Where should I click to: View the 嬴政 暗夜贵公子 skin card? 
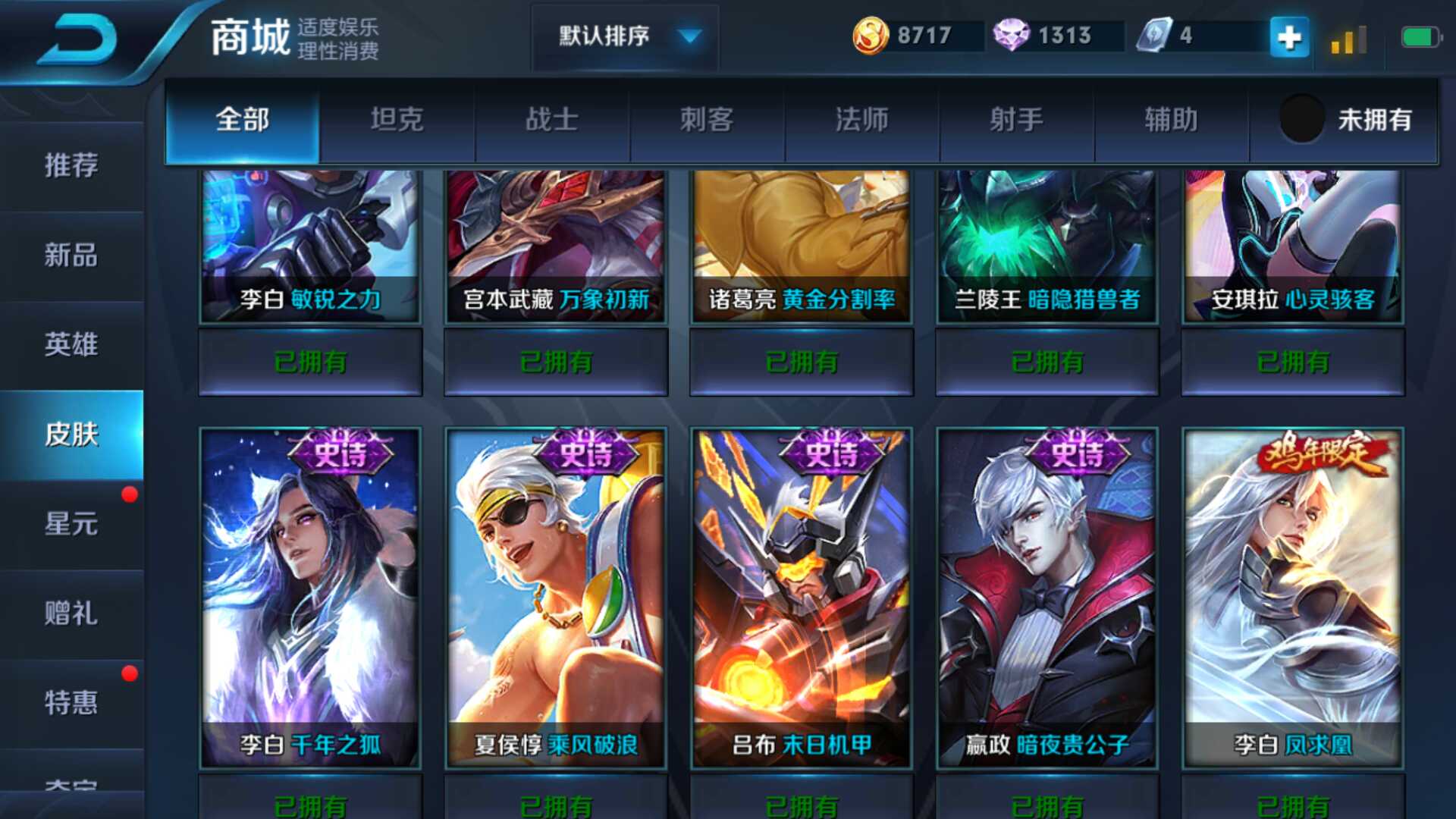coord(1047,597)
